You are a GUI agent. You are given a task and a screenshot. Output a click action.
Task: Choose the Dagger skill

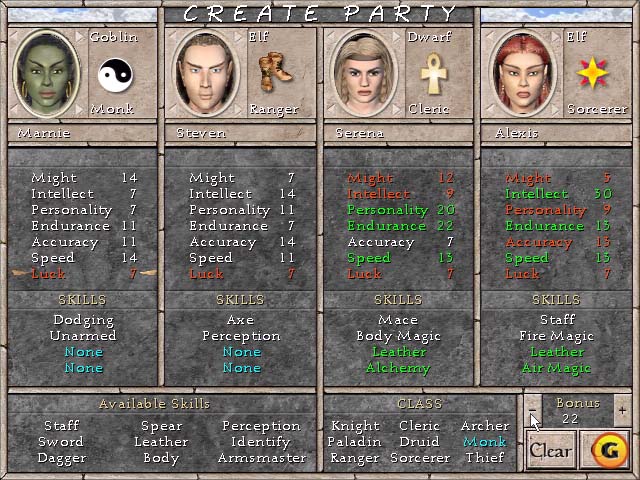pos(60,458)
